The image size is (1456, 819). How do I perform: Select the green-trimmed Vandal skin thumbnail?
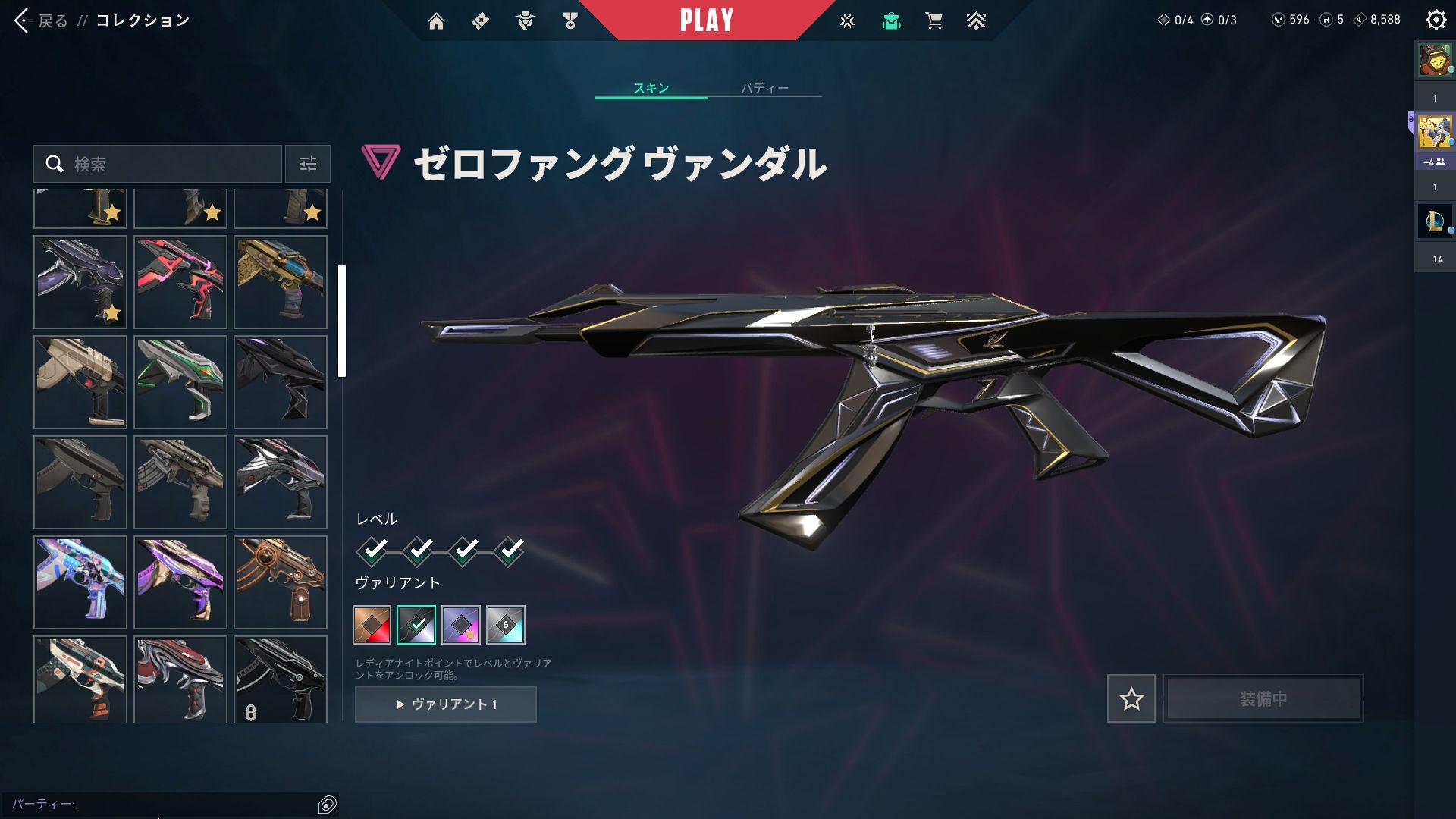click(x=180, y=382)
